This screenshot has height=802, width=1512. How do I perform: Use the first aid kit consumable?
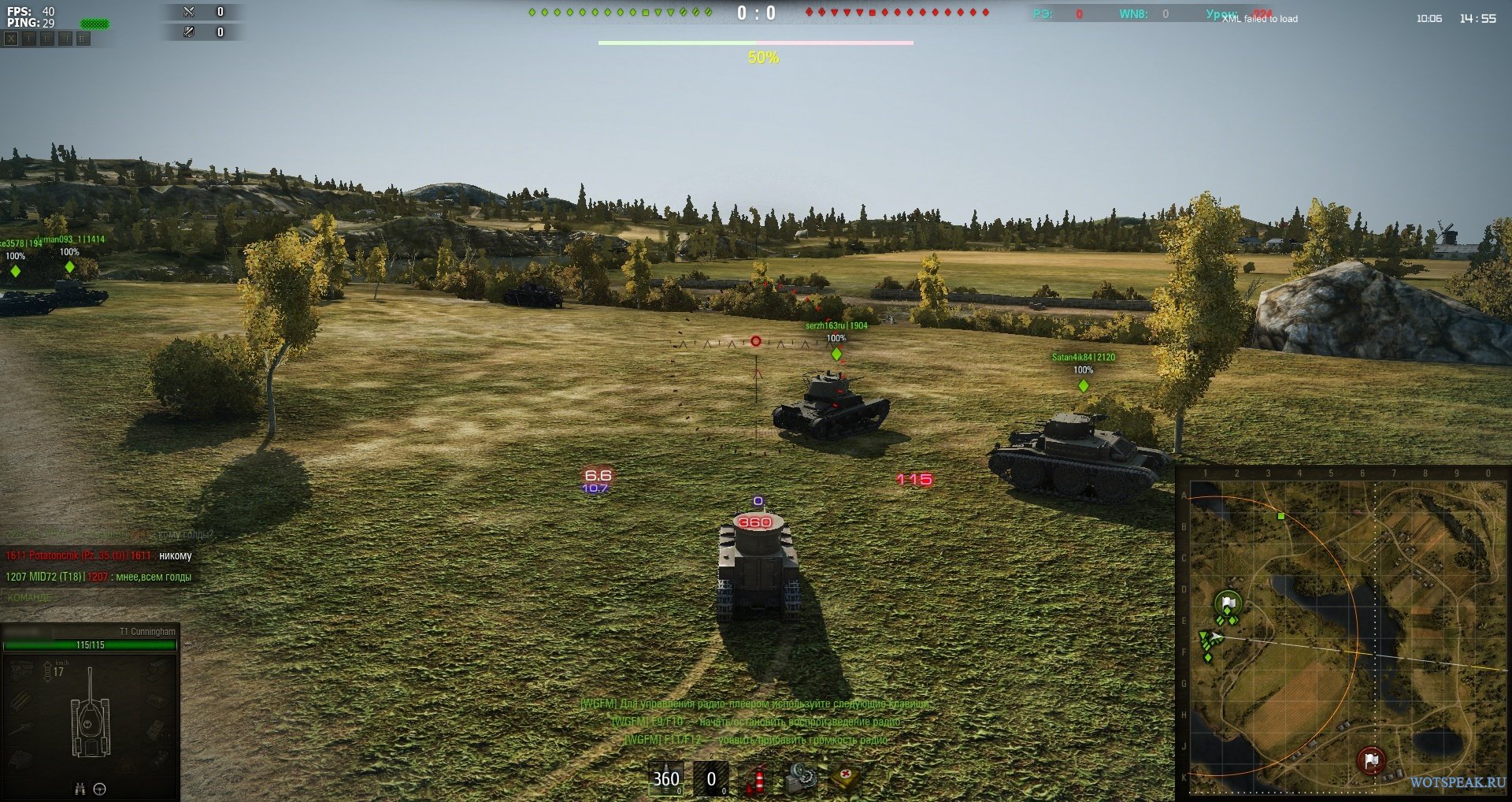pos(846,778)
